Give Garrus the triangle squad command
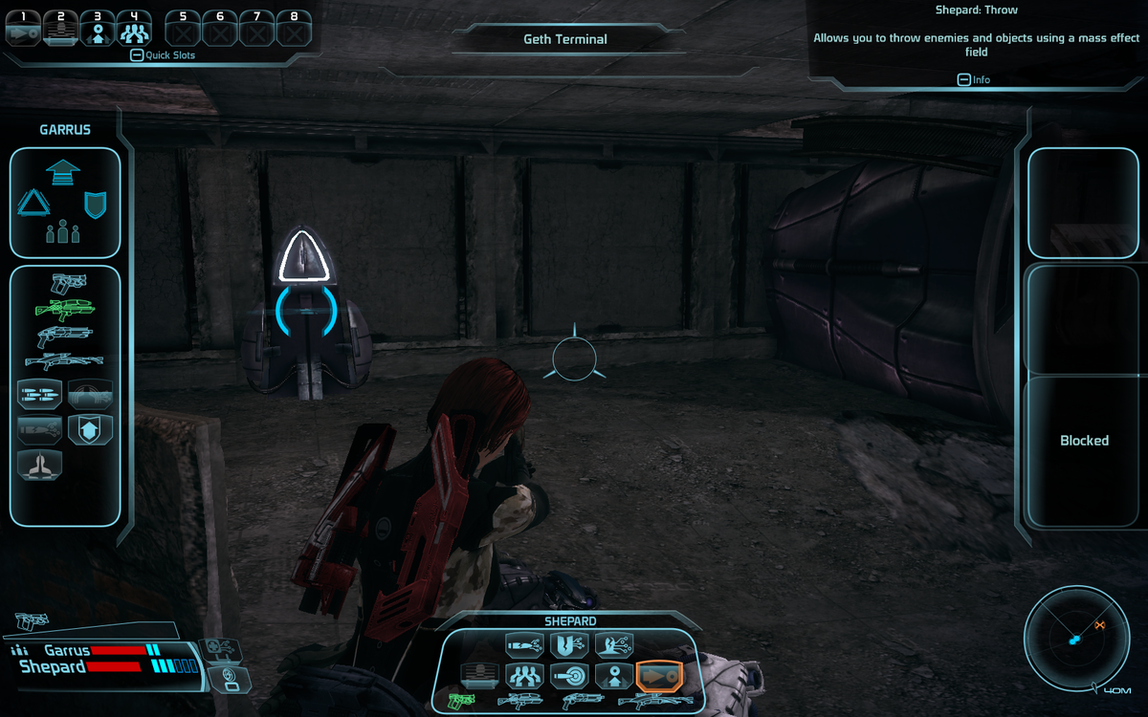 click(x=33, y=203)
